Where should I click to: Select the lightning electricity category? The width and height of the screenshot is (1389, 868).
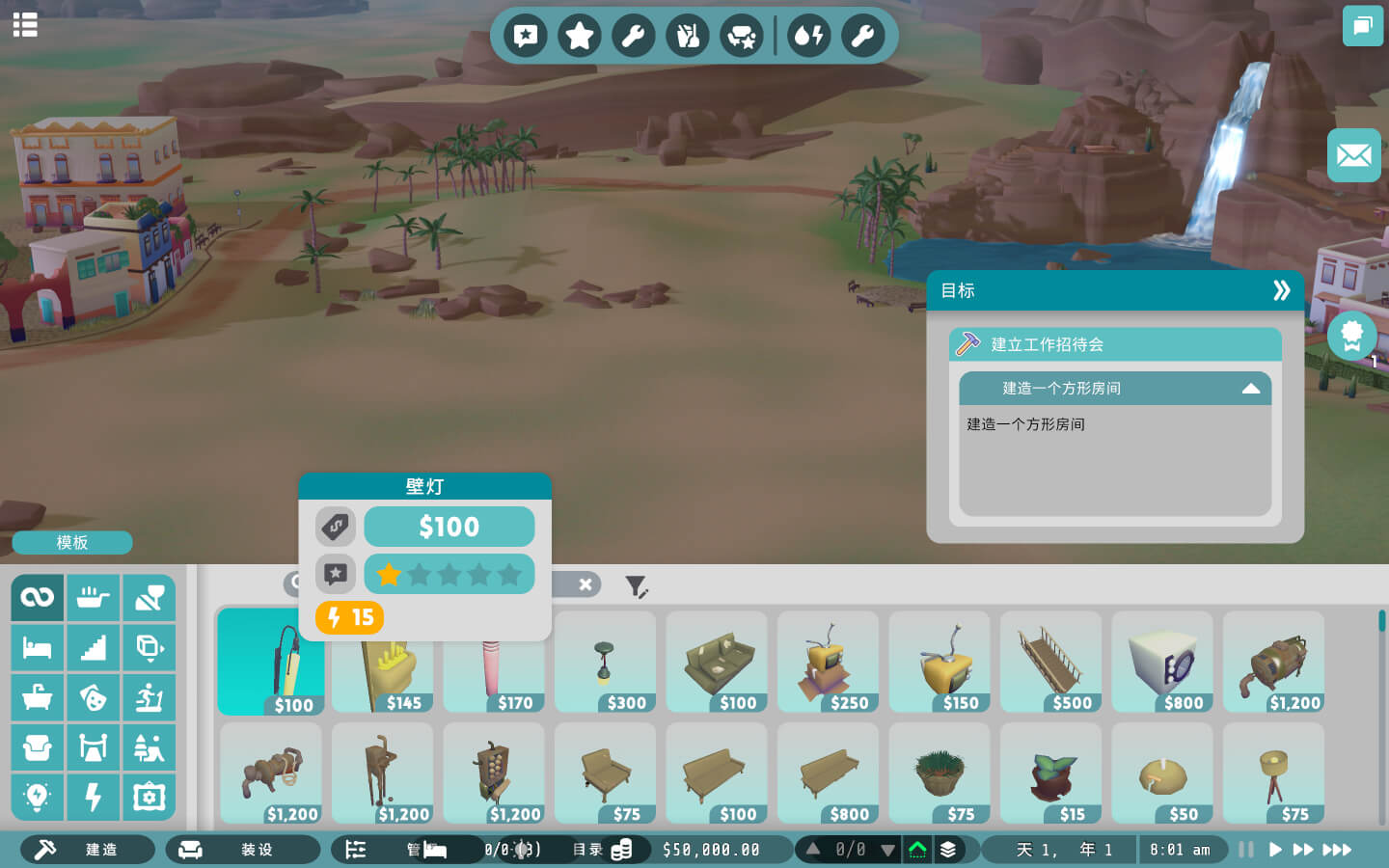click(x=94, y=798)
